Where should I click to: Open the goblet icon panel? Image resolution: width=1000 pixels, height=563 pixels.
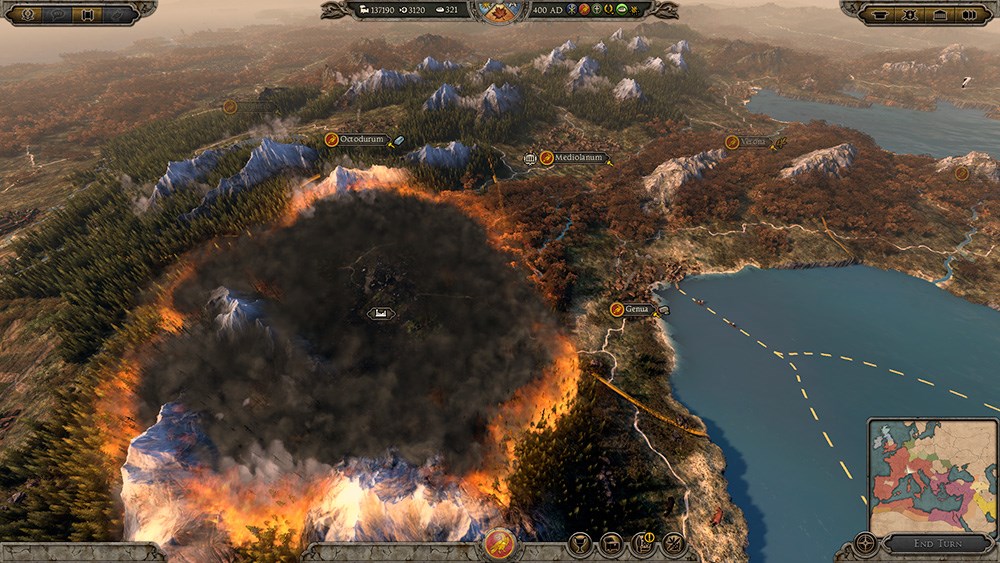(x=577, y=544)
